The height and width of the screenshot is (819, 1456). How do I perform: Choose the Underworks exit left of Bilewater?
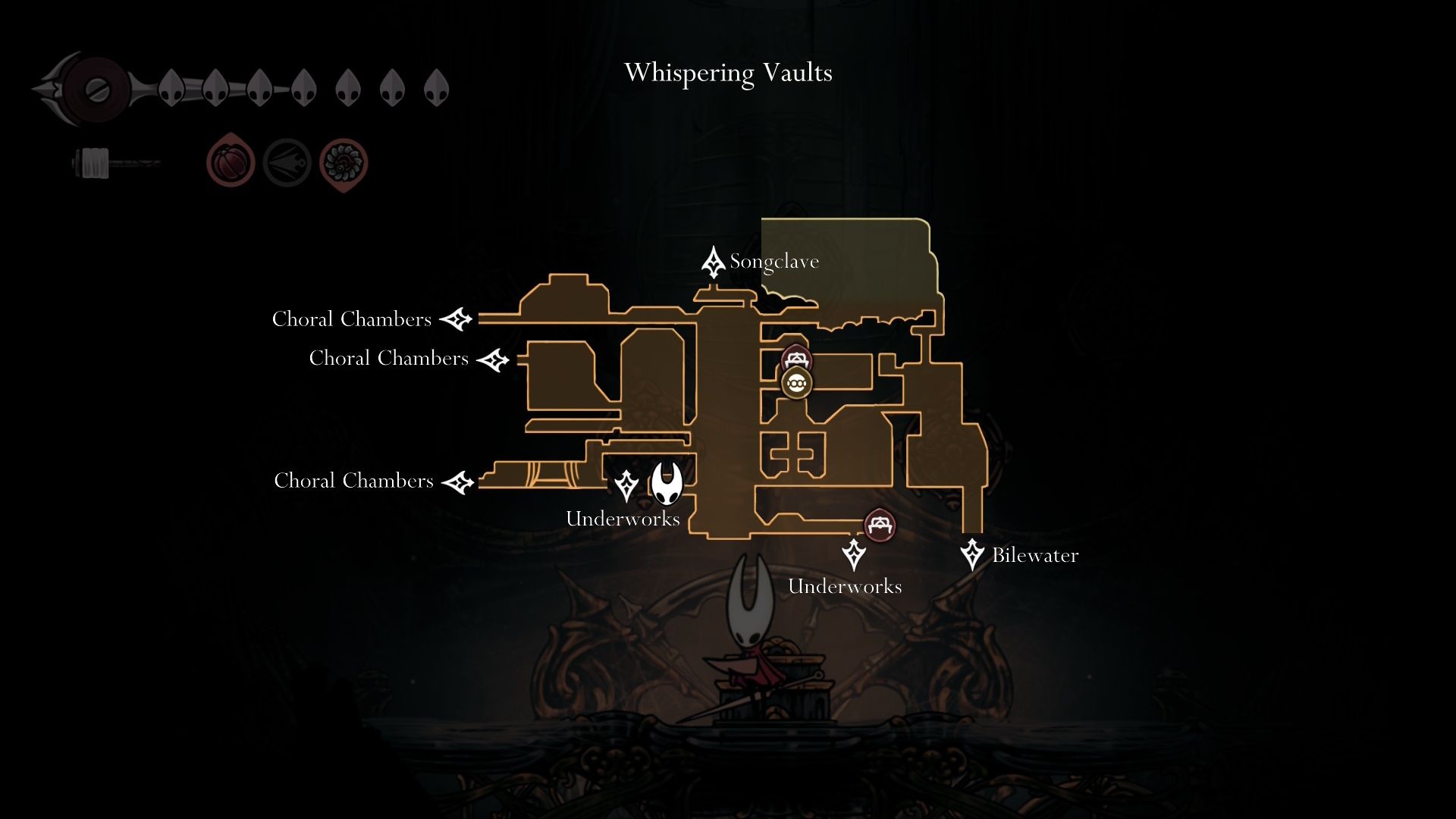point(854,554)
